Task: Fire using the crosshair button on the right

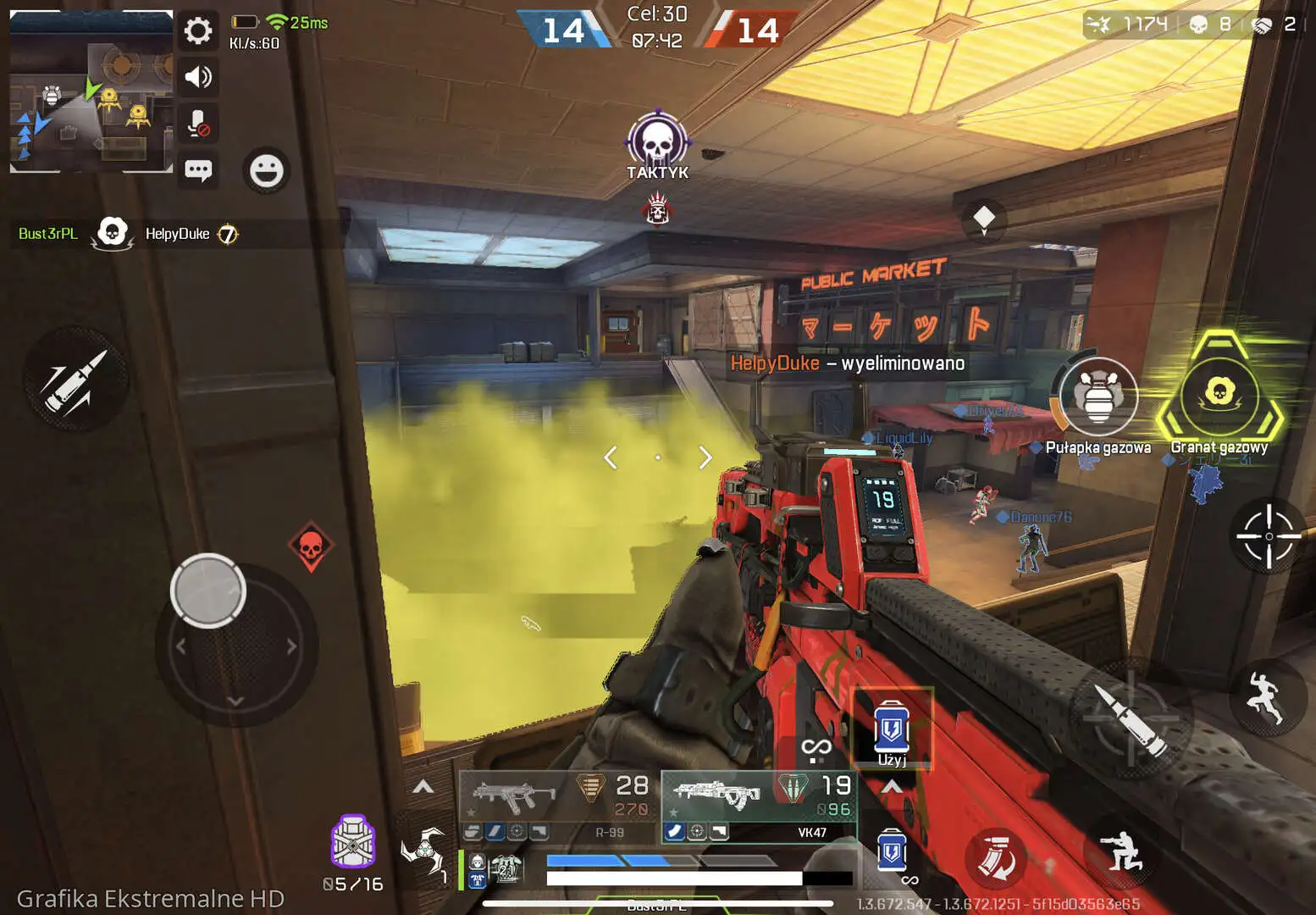Action: pyautogui.click(x=1268, y=535)
